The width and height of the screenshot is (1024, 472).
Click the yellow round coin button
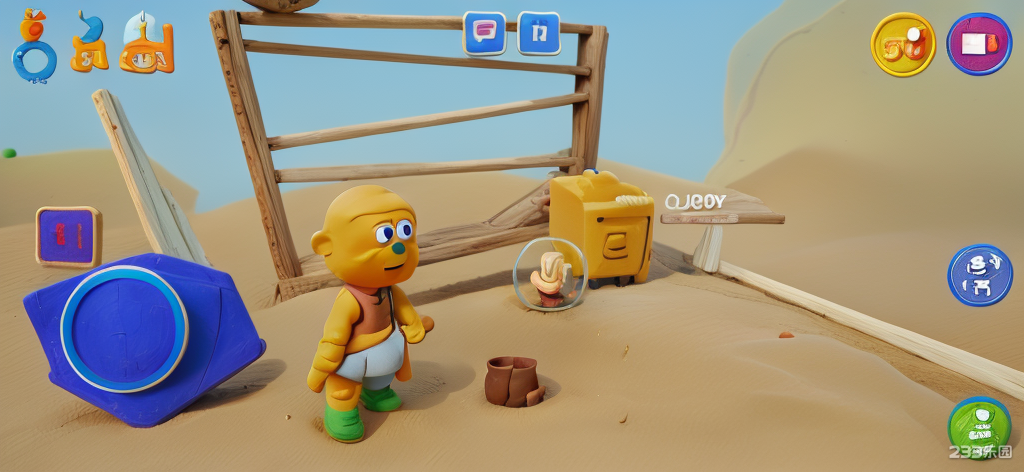tap(903, 44)
